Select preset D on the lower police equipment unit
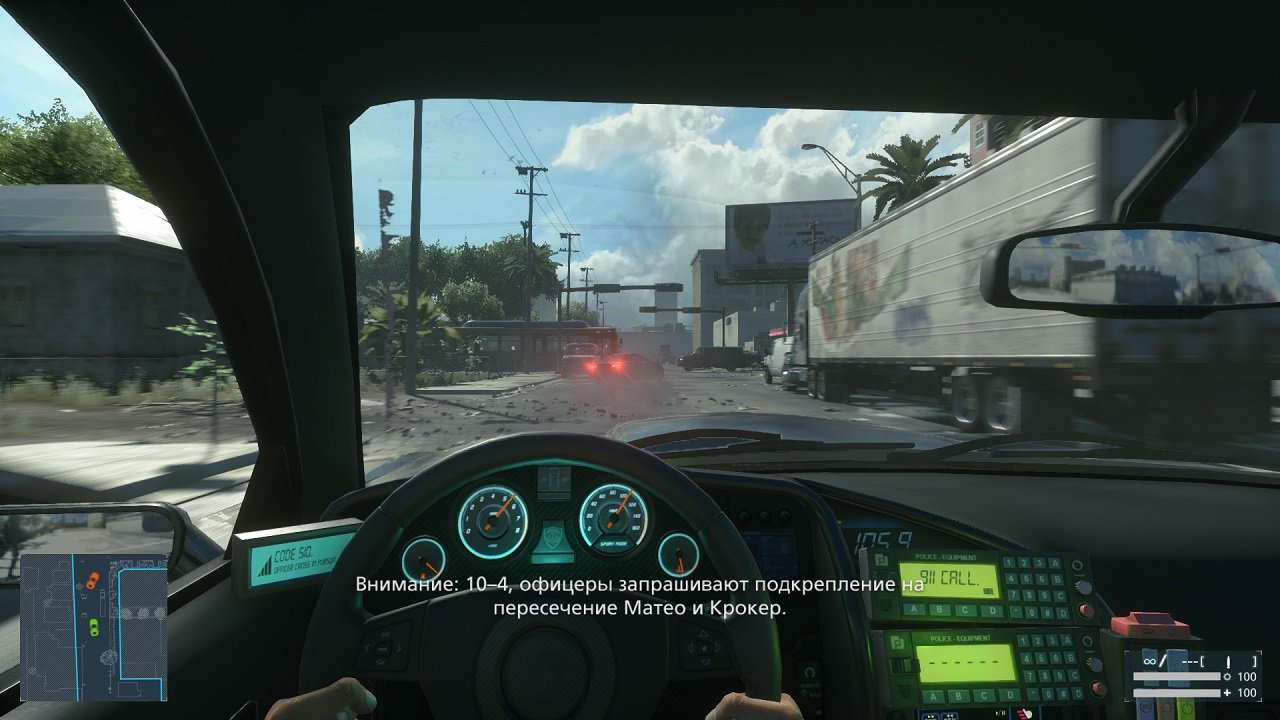Image resolution: width=1280 pixels, height=720 pixels. click(1009, 694)
